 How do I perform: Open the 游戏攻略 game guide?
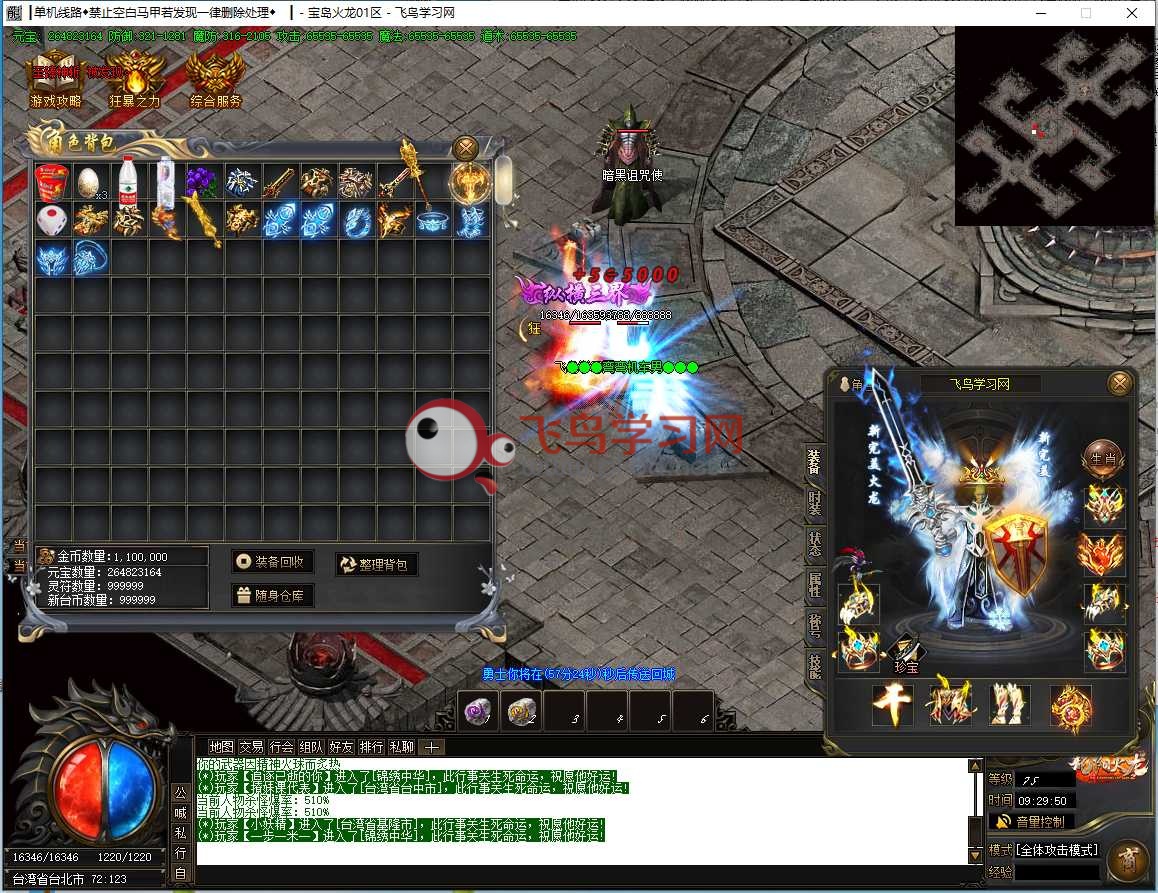(56, 78)
